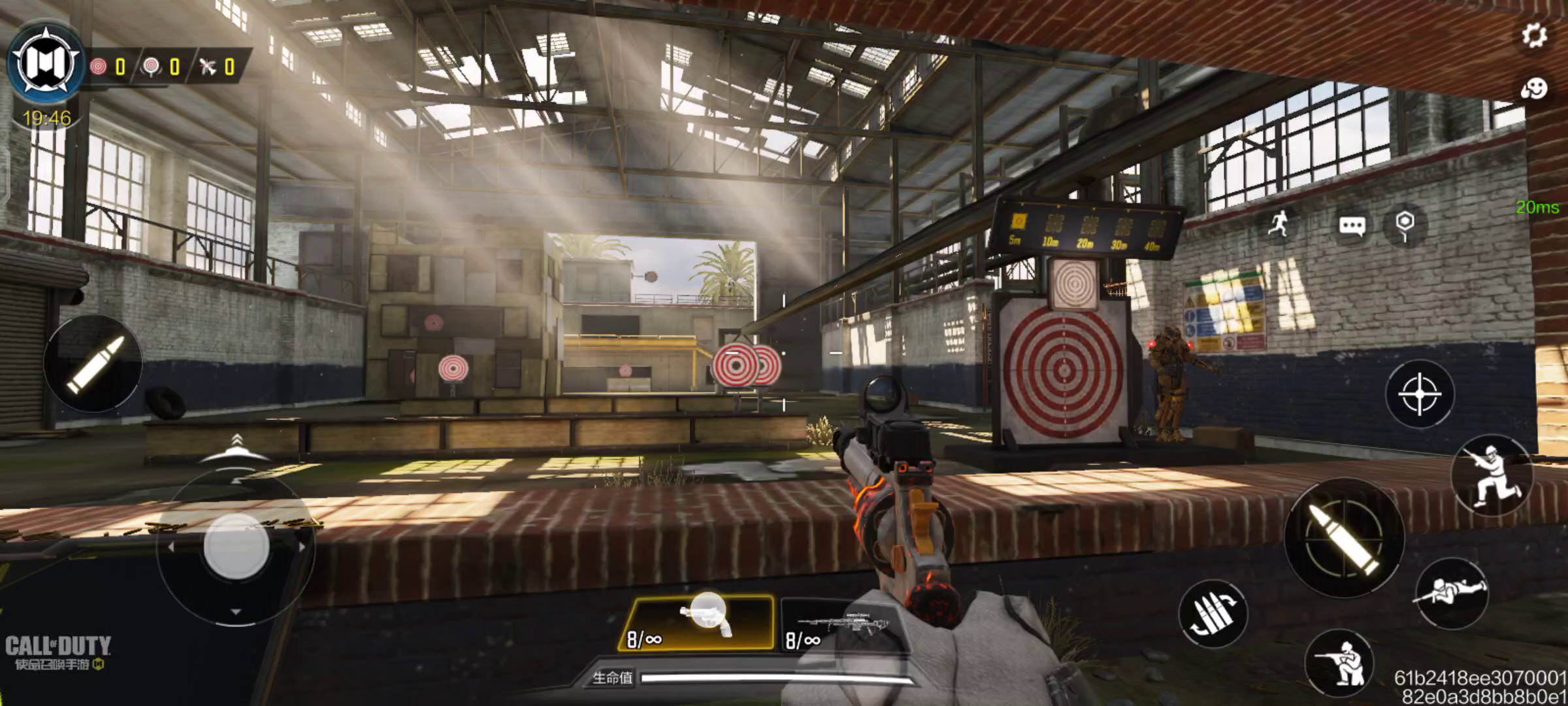
Task: Switch to the rifle weapon slot
Action: (843, 624)
